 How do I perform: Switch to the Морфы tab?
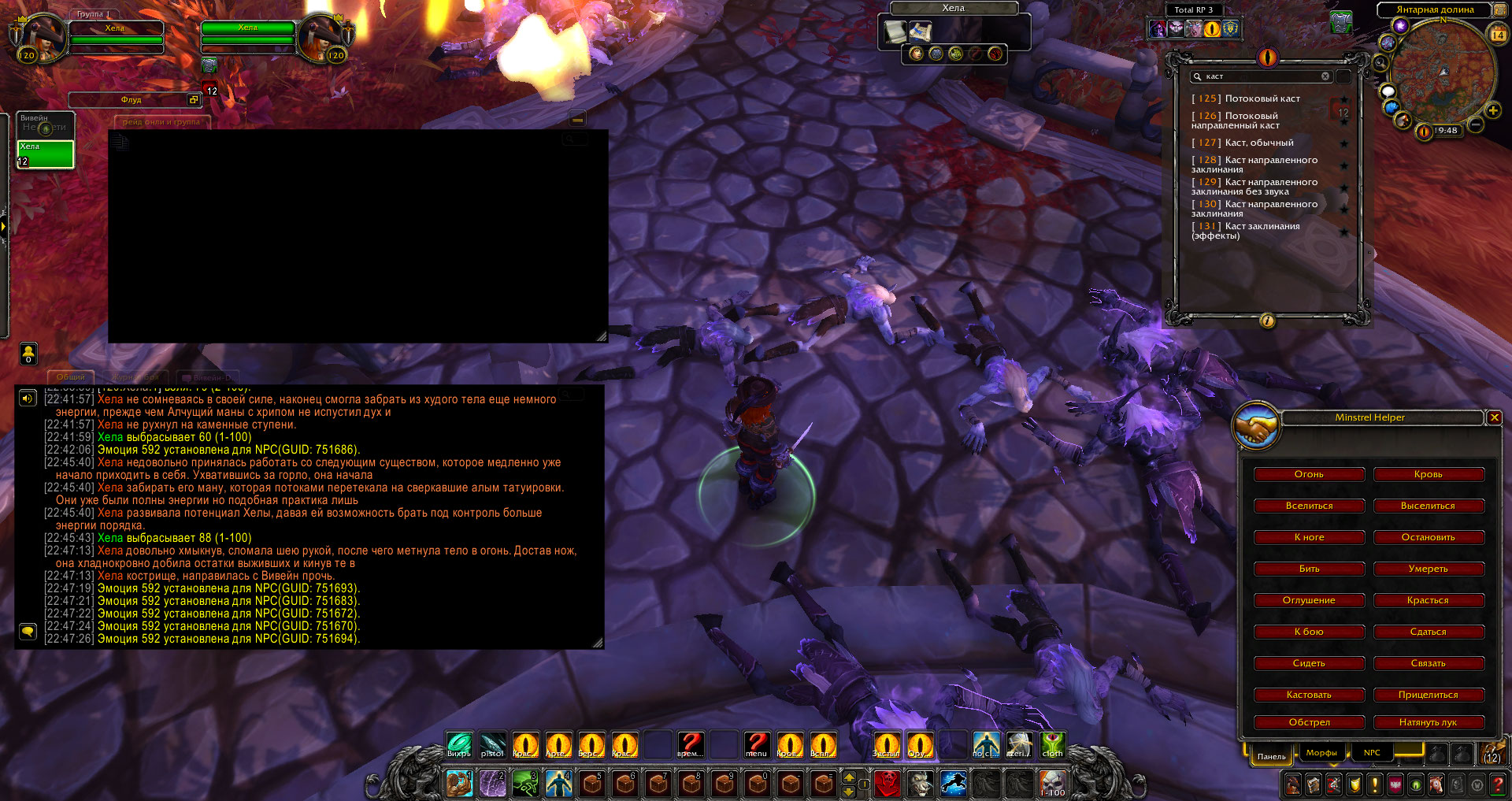[x=1321, y=753]
